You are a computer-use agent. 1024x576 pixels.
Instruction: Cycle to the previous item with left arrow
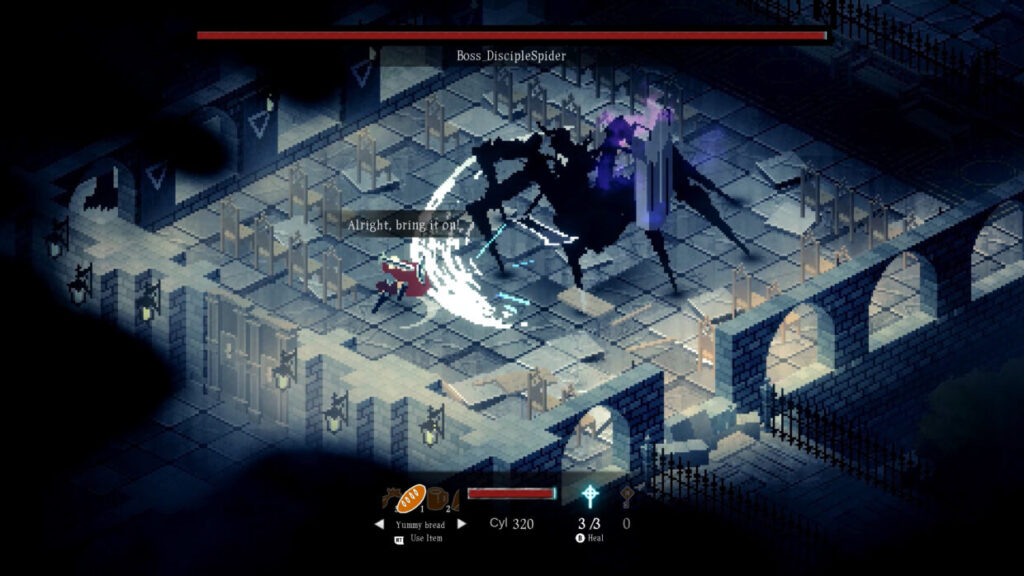coord(379,524)
